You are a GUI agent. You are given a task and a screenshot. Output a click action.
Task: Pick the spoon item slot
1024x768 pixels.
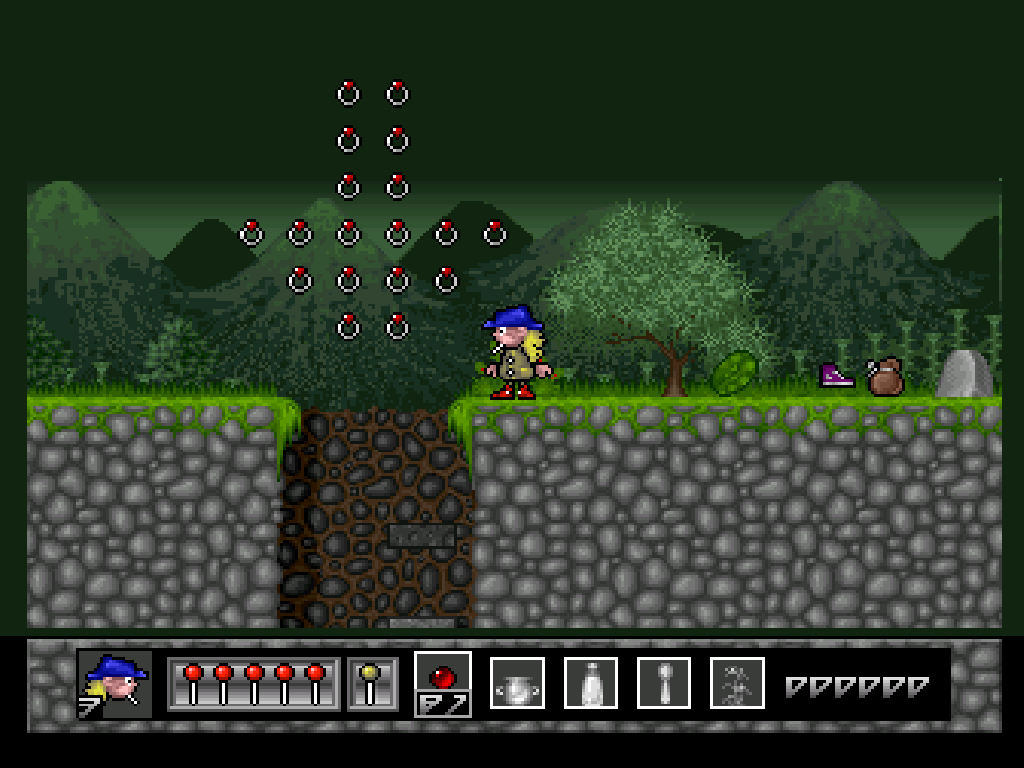[663, 683]
